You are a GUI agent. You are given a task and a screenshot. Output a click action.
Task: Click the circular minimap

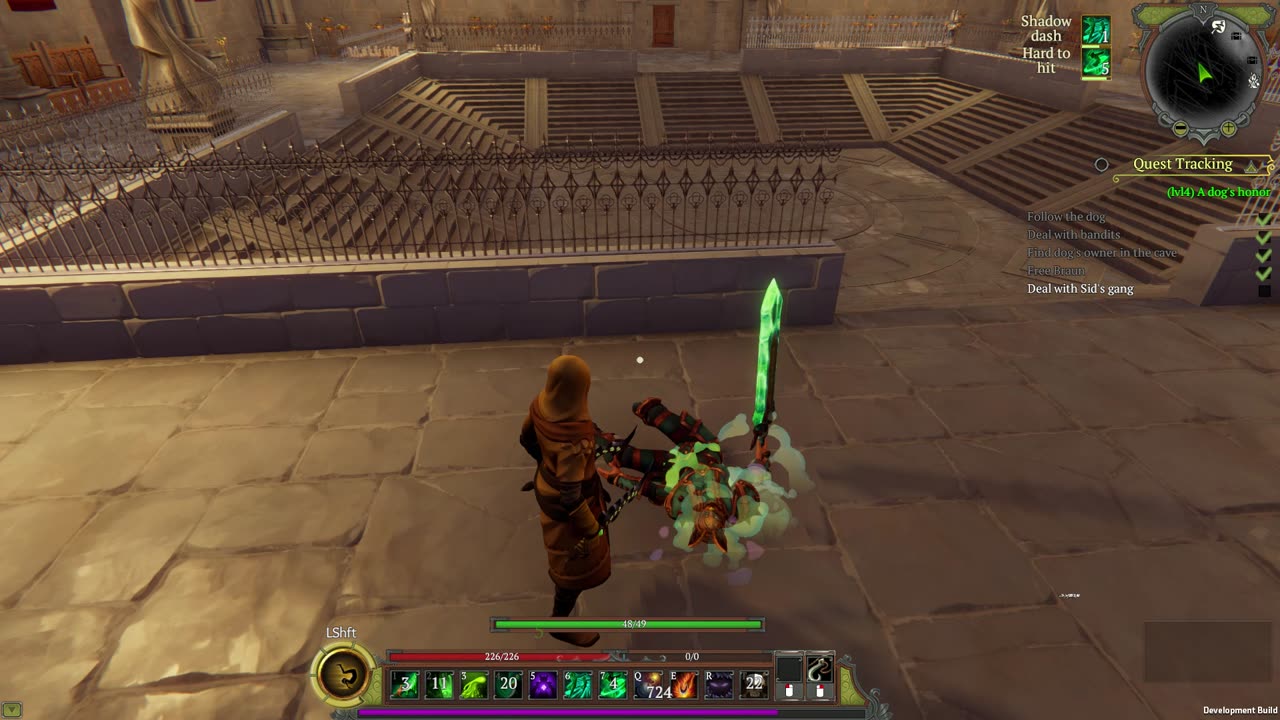1204,72
